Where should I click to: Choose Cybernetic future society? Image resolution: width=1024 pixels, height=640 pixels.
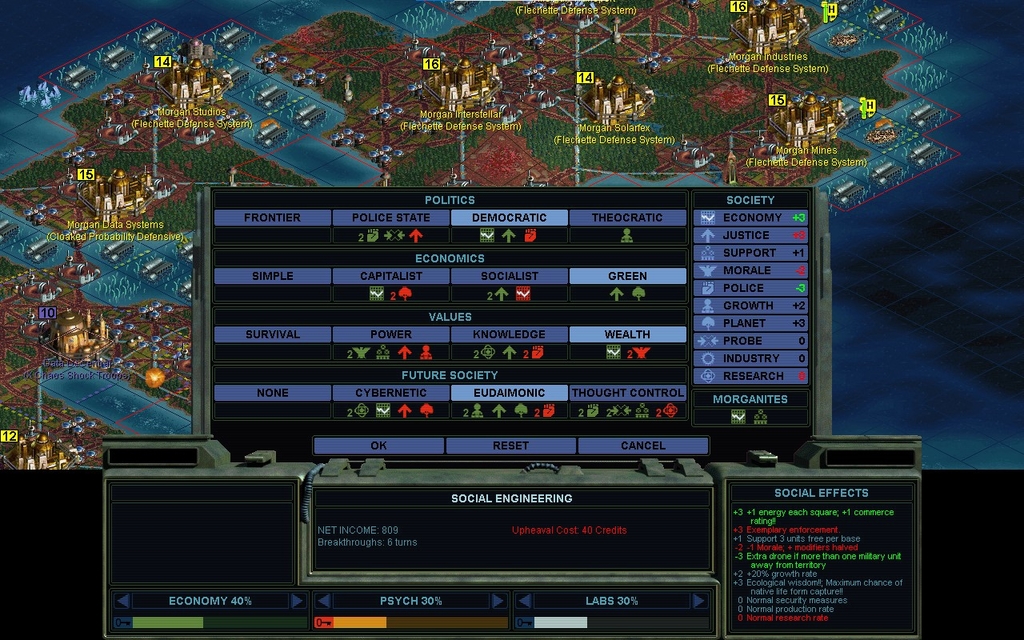click(391, 393)
